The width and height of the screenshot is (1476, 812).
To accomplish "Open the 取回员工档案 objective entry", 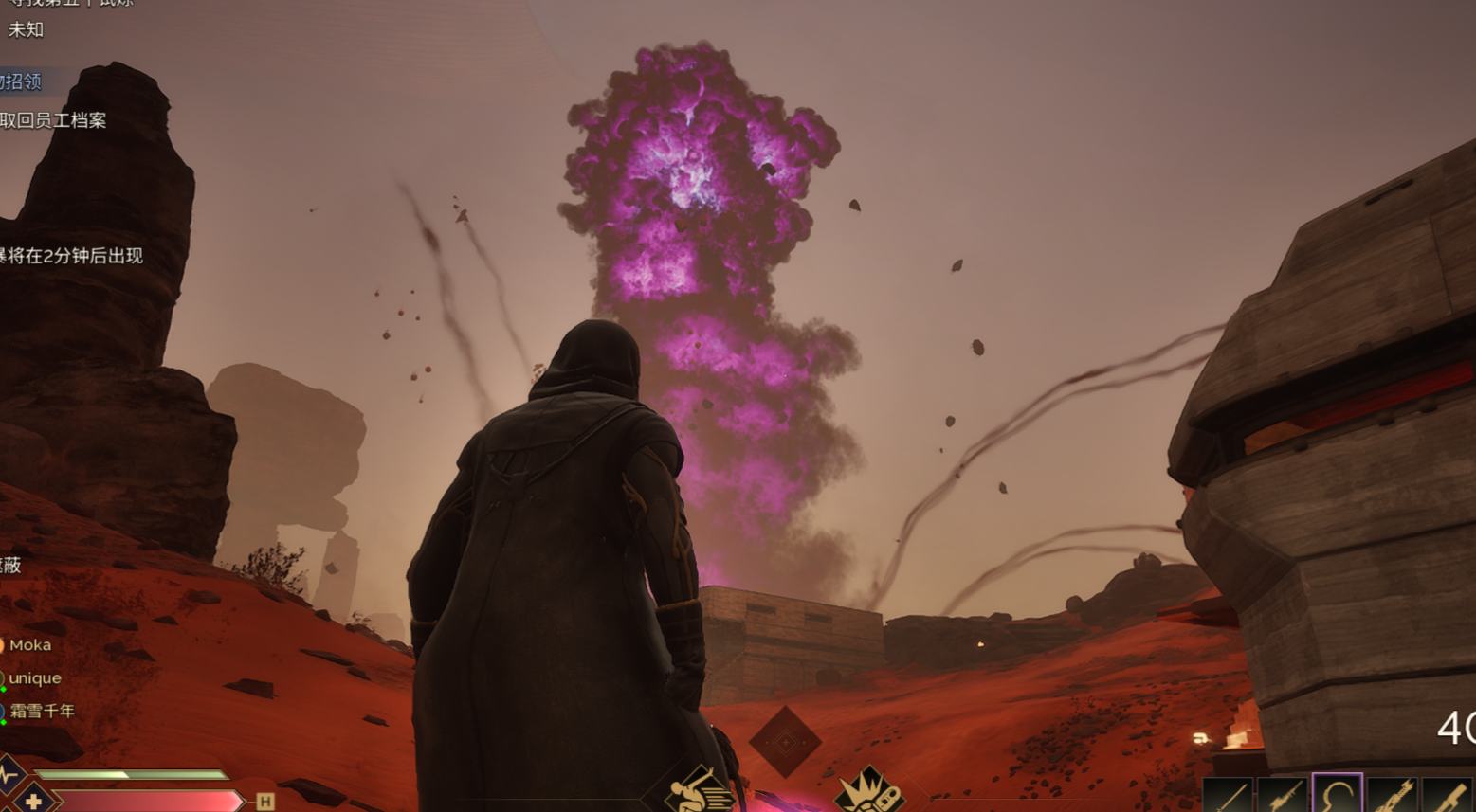I will coord(53,120).
